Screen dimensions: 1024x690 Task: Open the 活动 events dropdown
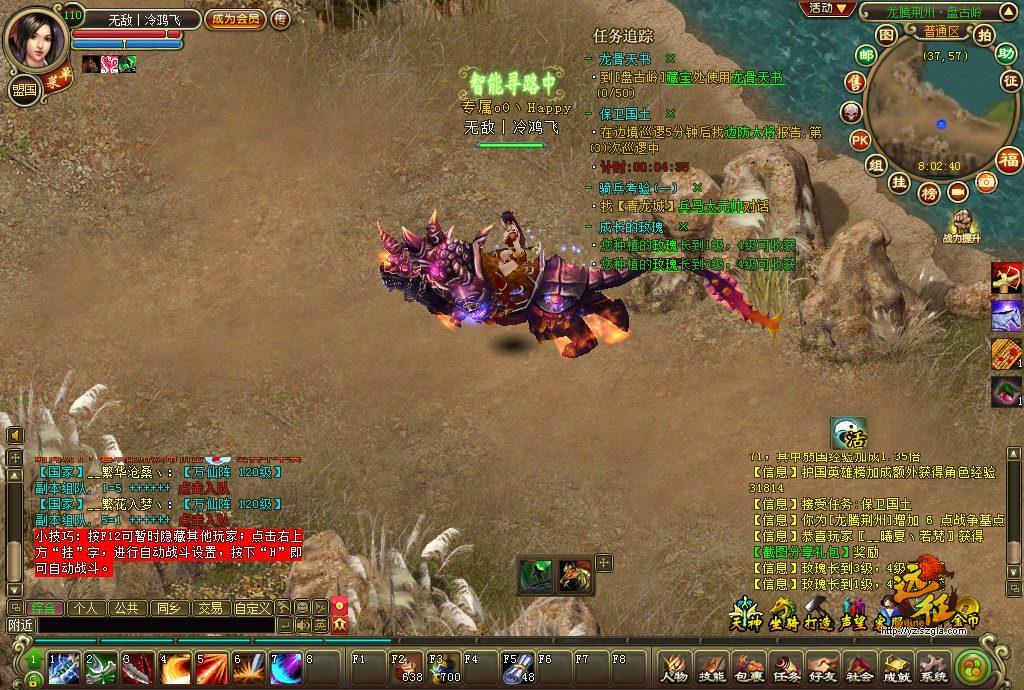829,8
